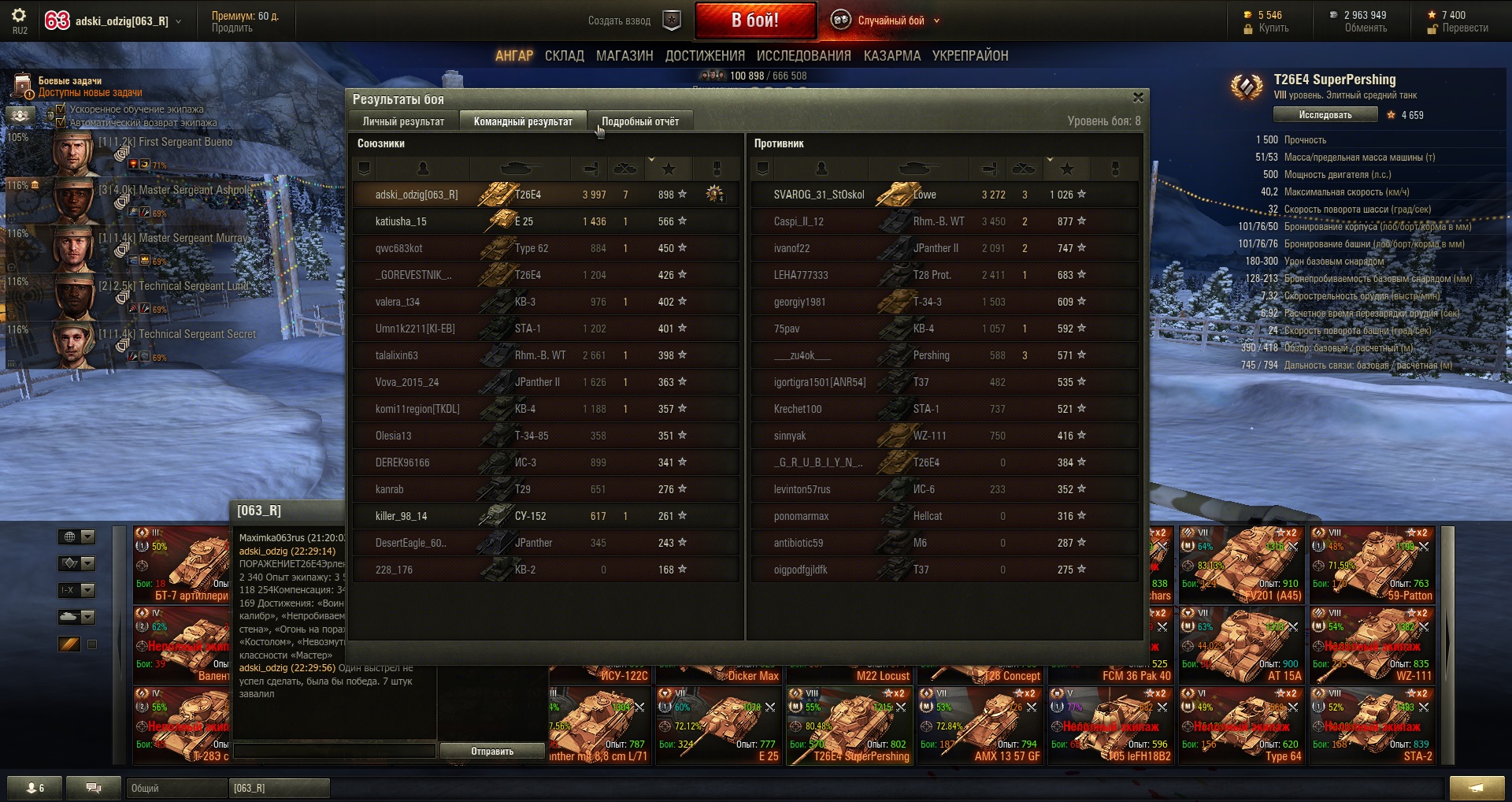
Task: Close the battle results window
Action: click(1137, 98)
